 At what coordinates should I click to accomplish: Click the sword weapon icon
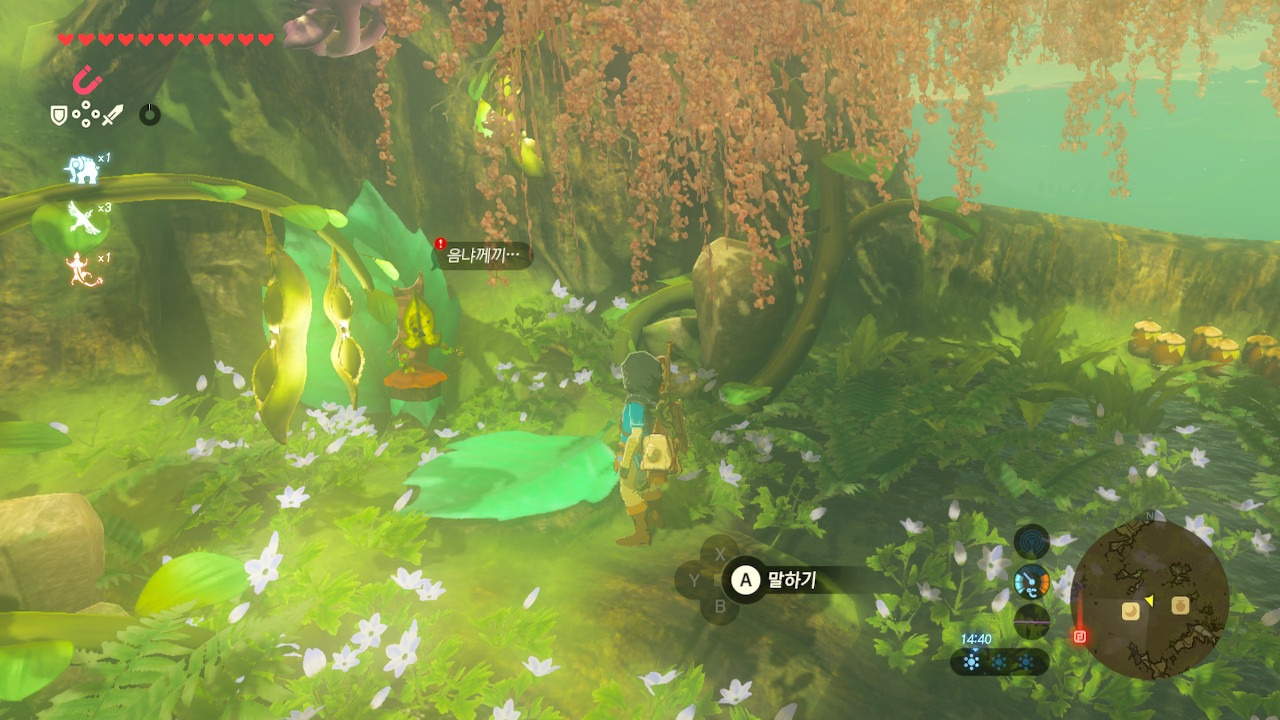coord(112,115)
